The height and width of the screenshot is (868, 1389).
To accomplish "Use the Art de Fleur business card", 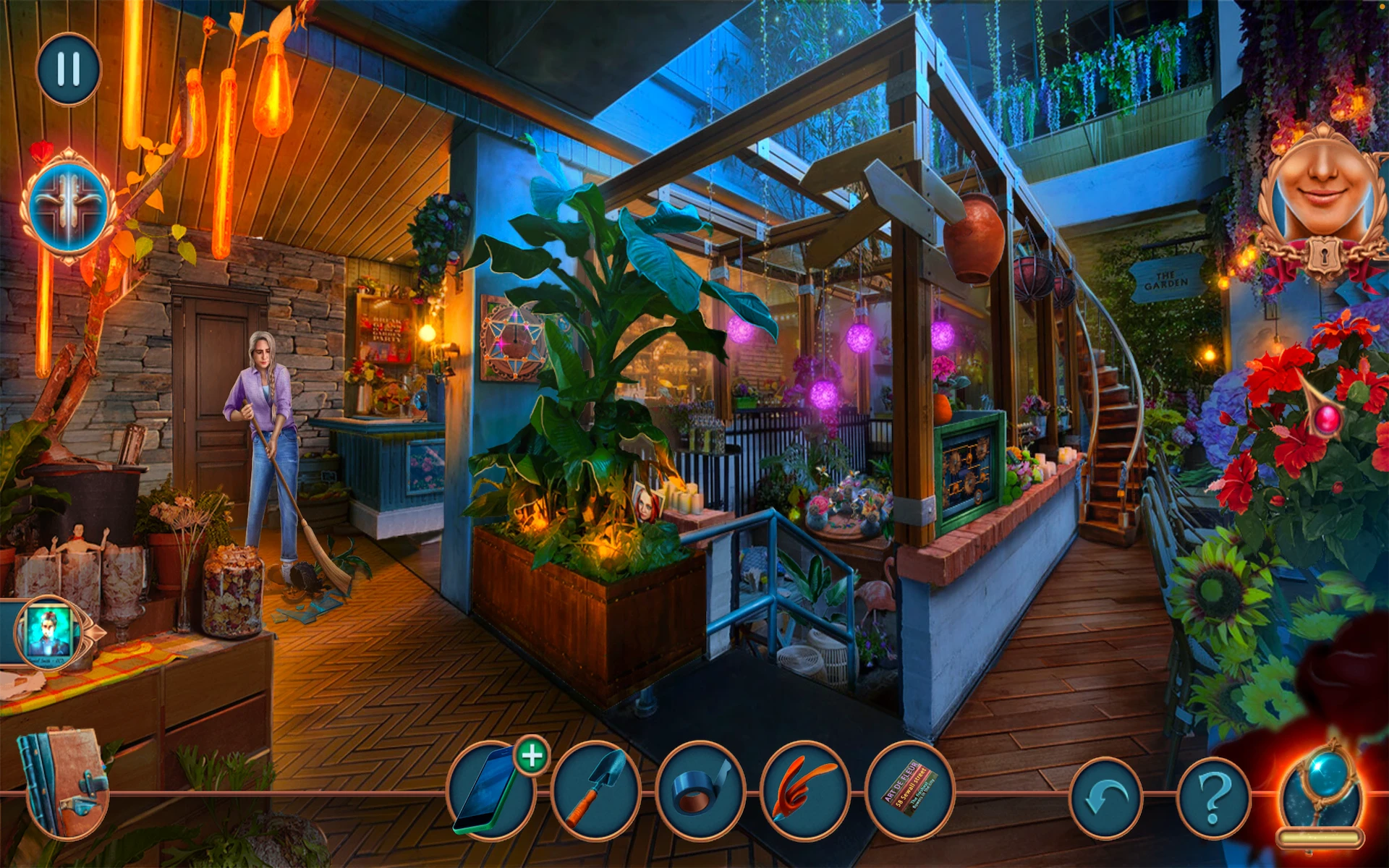I will (909, 791).
